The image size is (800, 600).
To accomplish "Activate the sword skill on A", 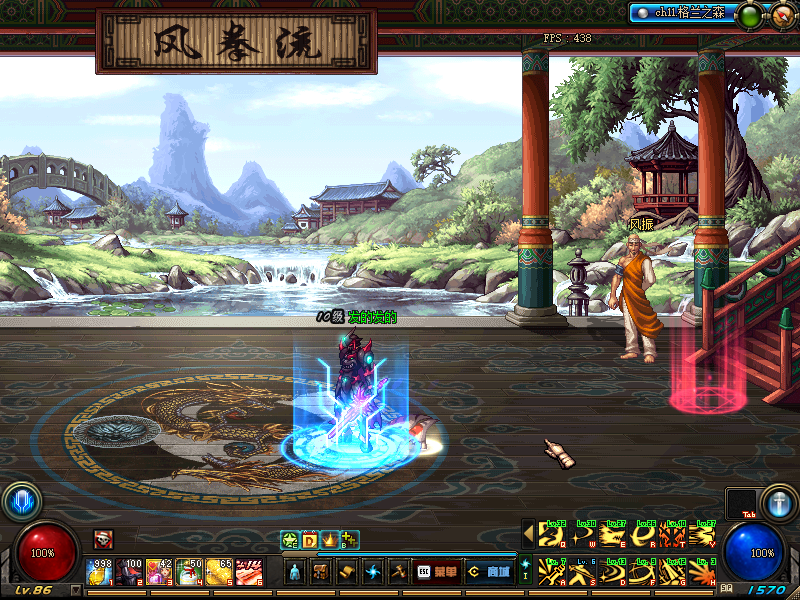I will click(x=550, y=572).
